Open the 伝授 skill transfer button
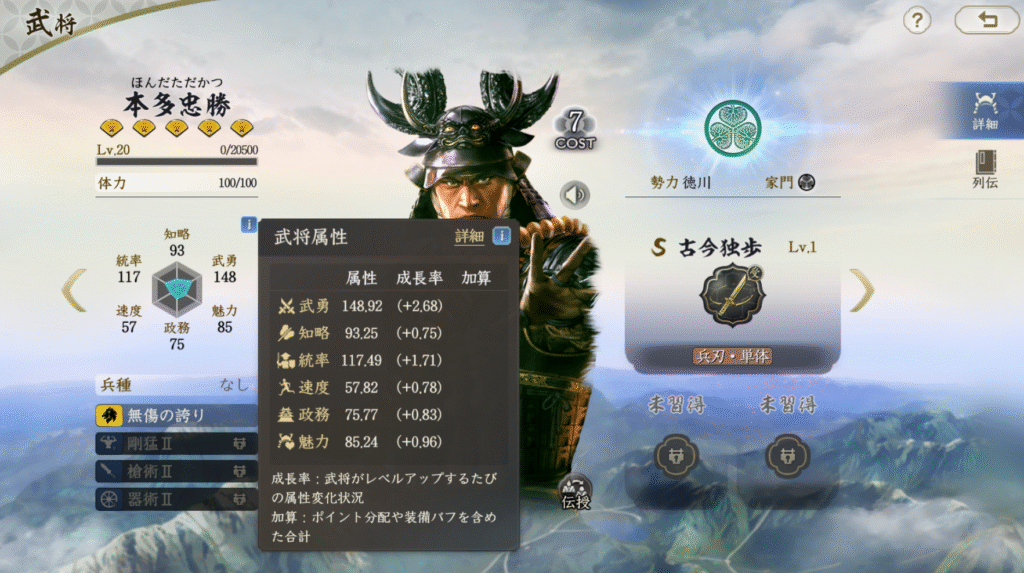1024x573 pixels. coord(576,492)
